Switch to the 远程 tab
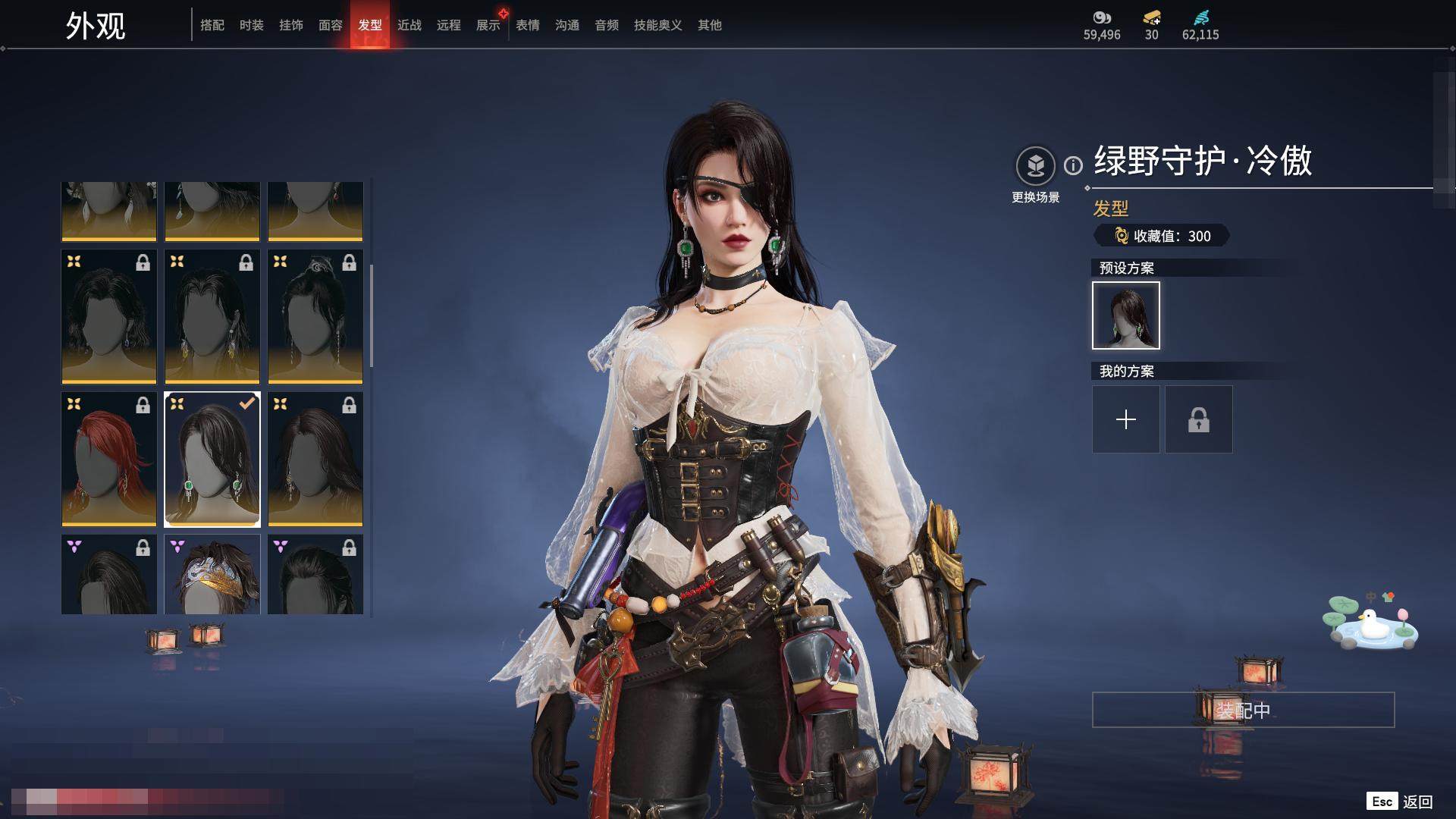Viewport: 1456px width, 819px height. pos(449,25)
